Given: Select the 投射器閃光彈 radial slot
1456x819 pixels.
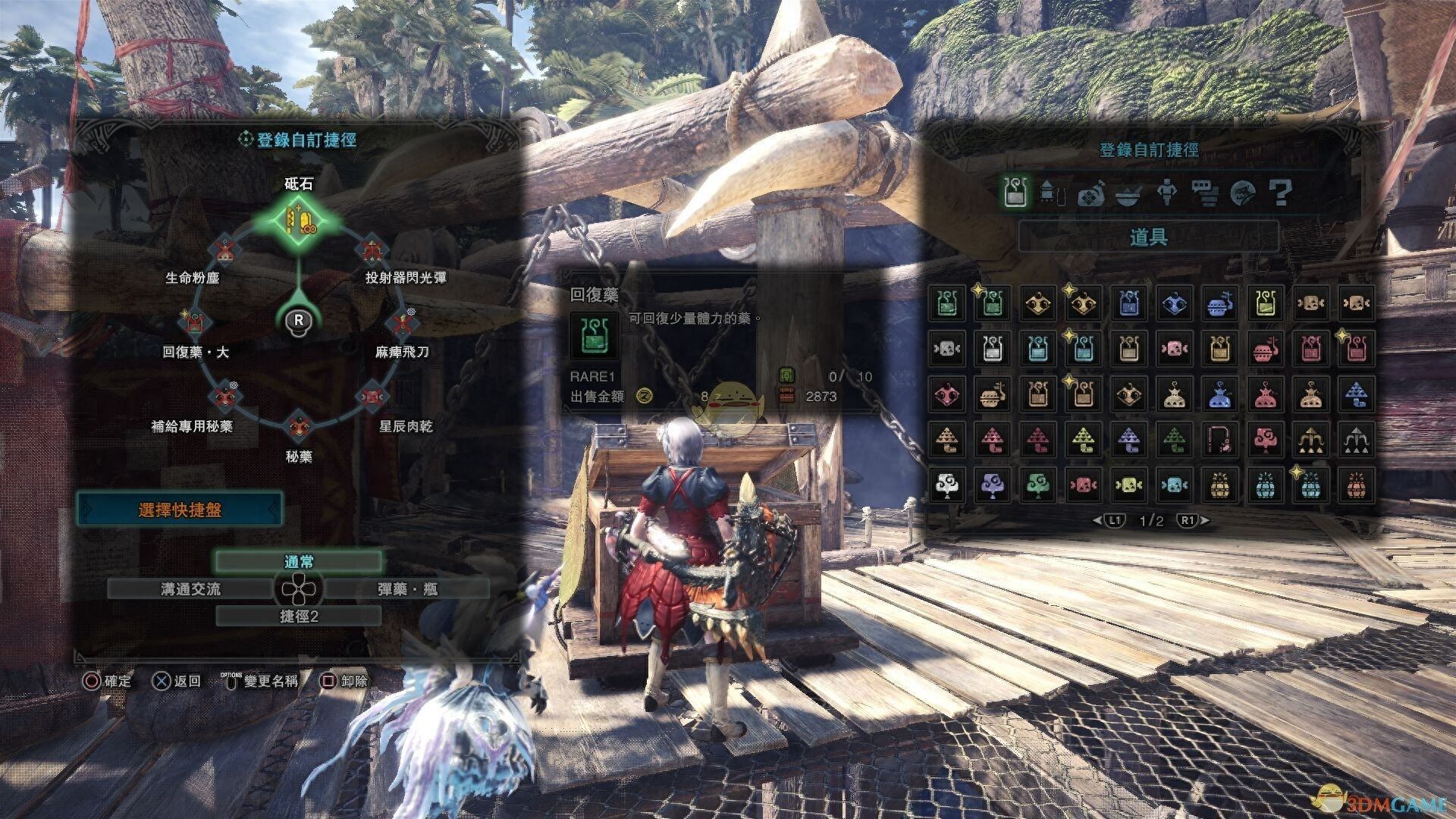Looking at the screenshot, I should point(372,251).
